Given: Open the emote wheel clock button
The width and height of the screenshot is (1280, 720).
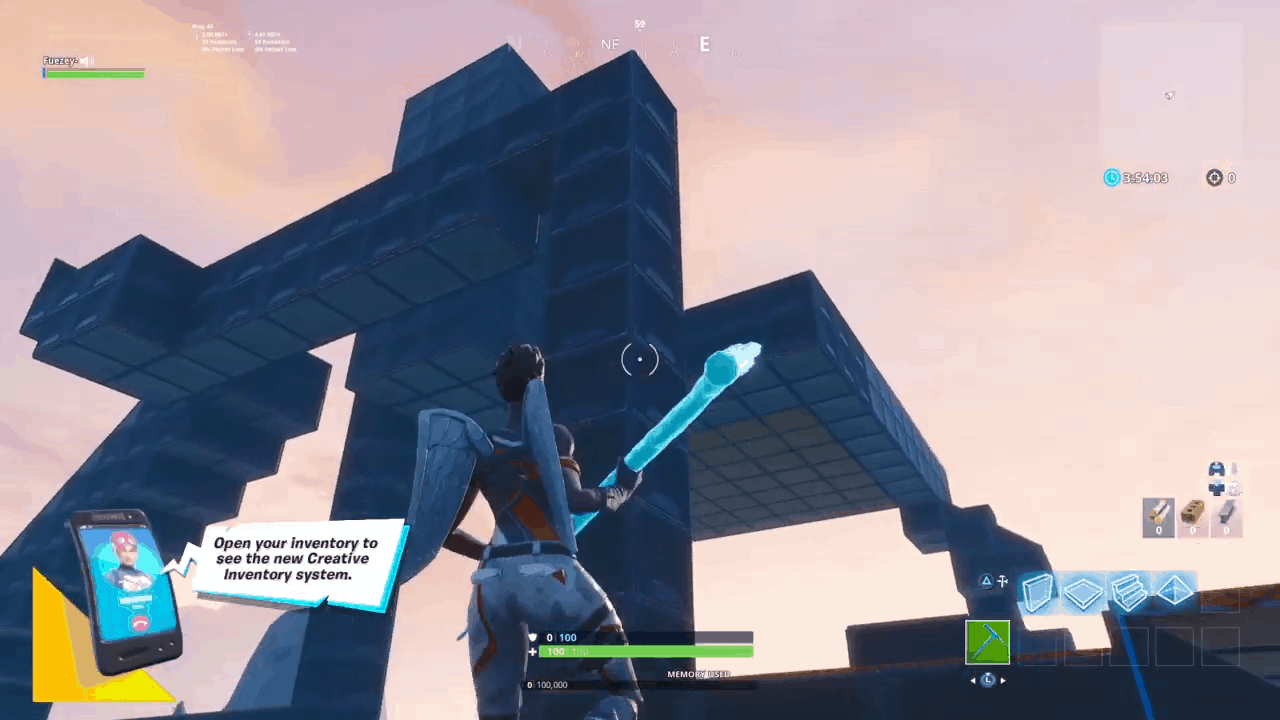Looking at the screenshot, I should coord(987,680).
